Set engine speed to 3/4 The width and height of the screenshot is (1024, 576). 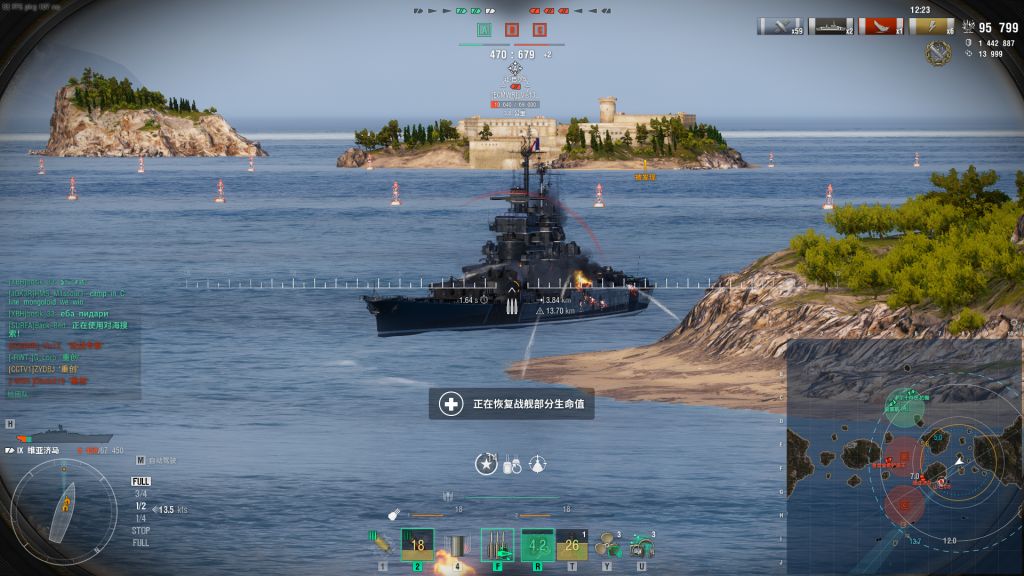pyautogui.click(x=141, y=493)
